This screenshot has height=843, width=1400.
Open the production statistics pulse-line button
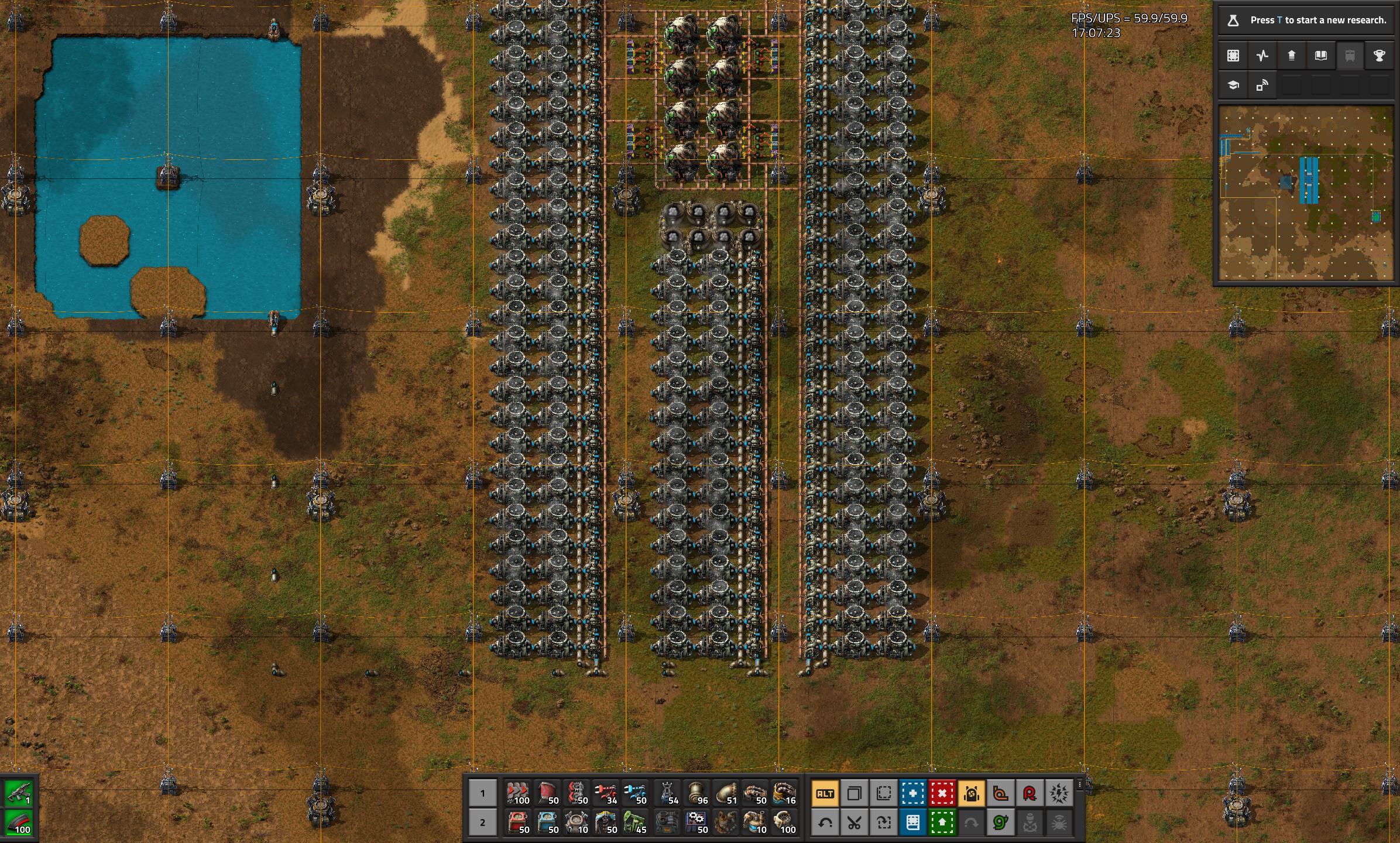click(1262, 56)
